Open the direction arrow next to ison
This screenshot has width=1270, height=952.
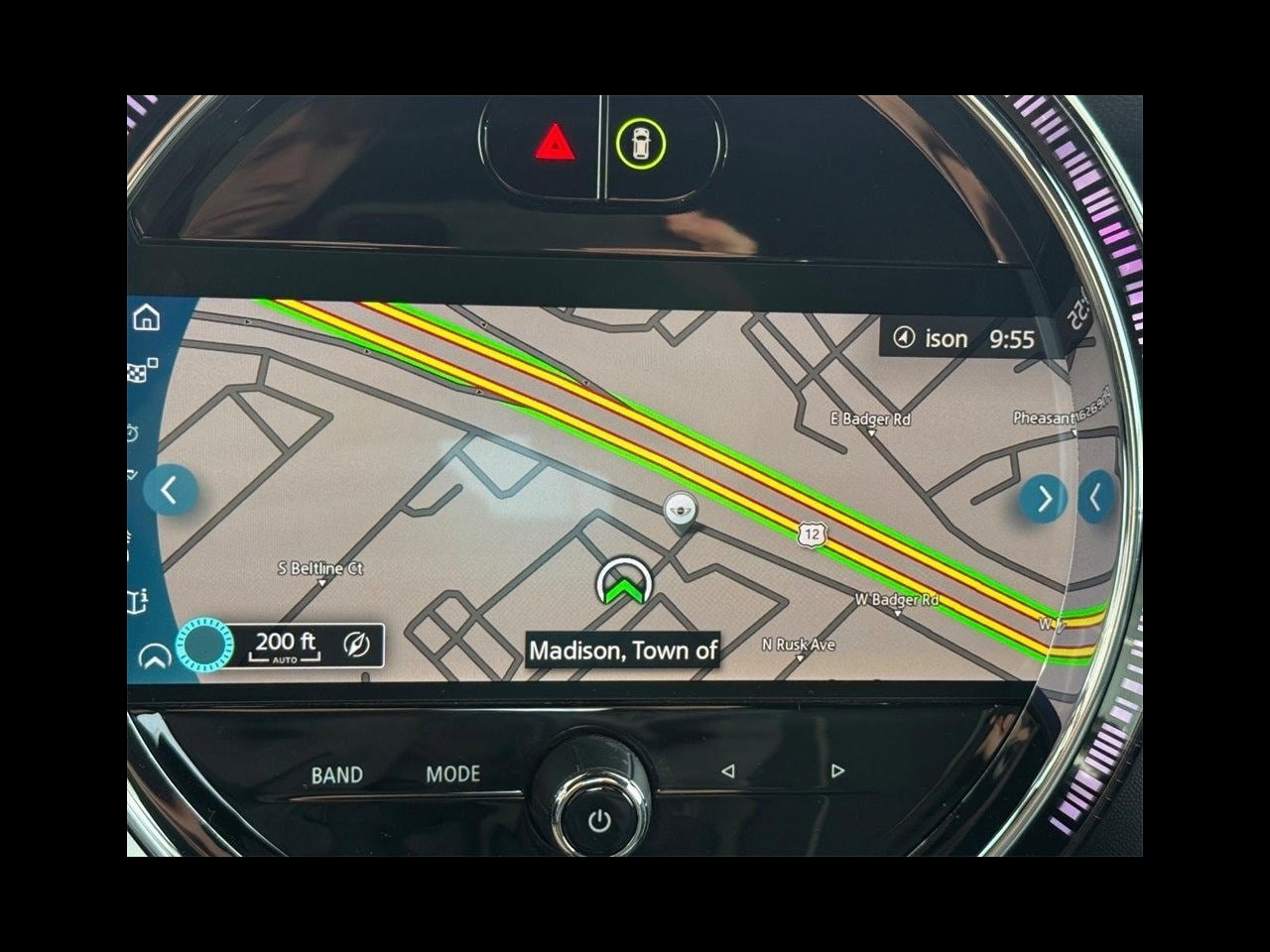pos(903,339)
